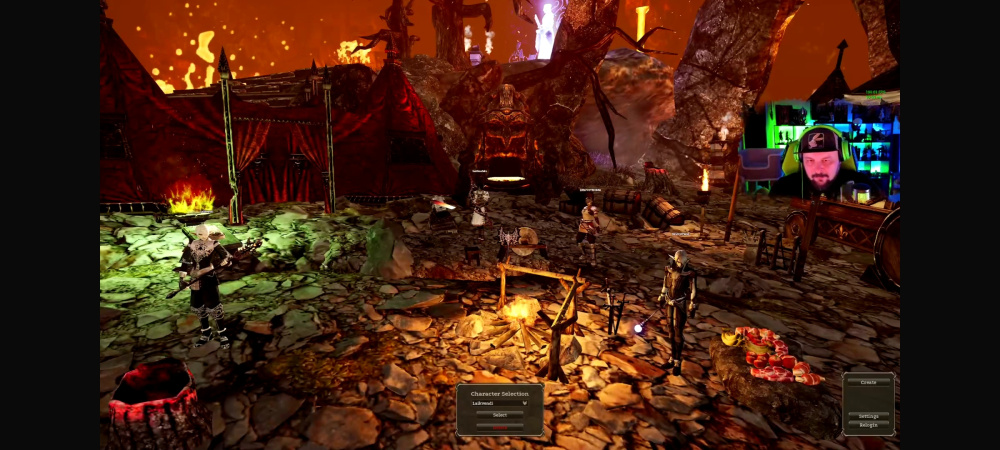
Task: Choose the Relogin button
Action: click(868, 425)
